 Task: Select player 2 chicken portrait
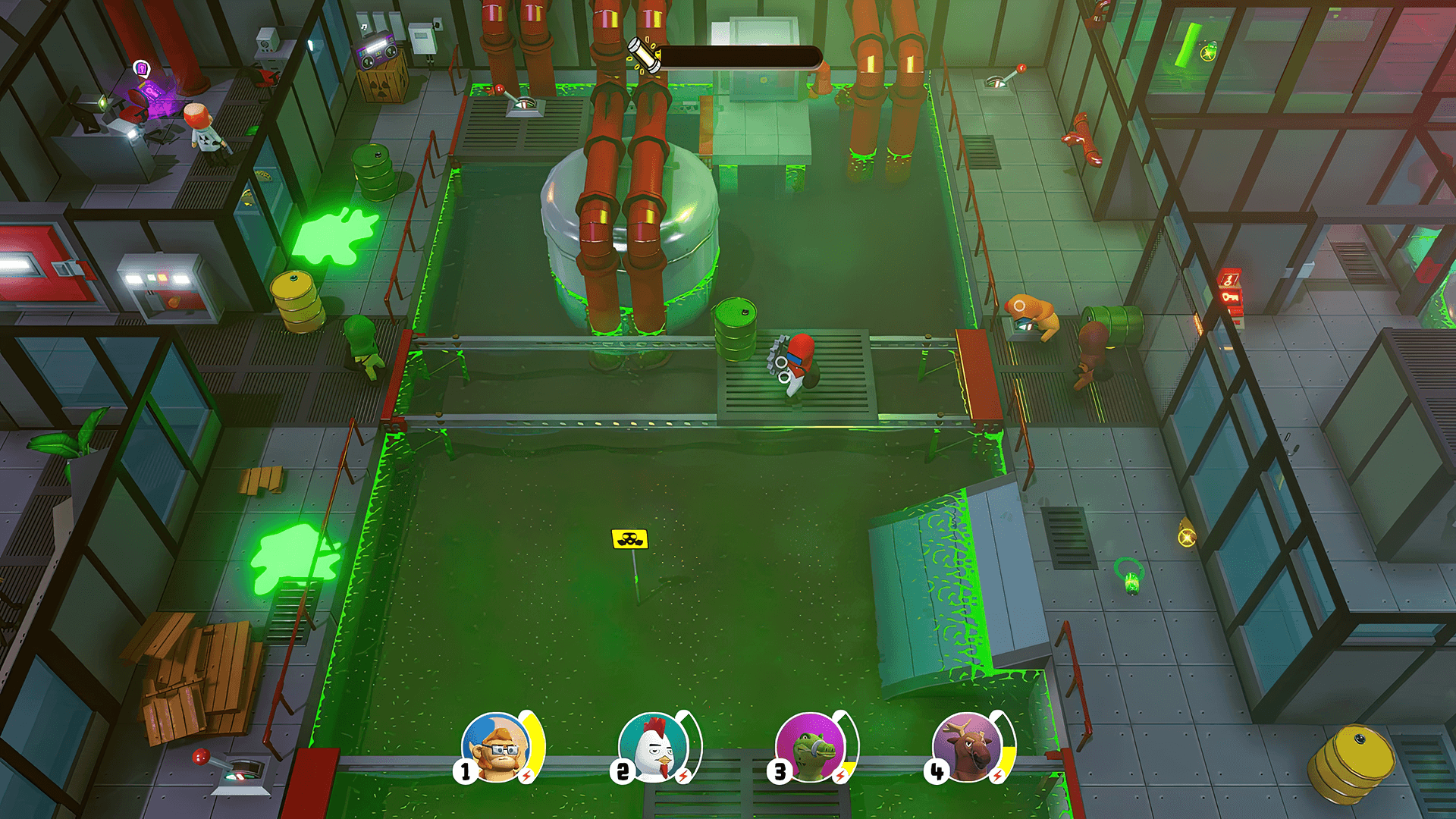pos(653,747)
